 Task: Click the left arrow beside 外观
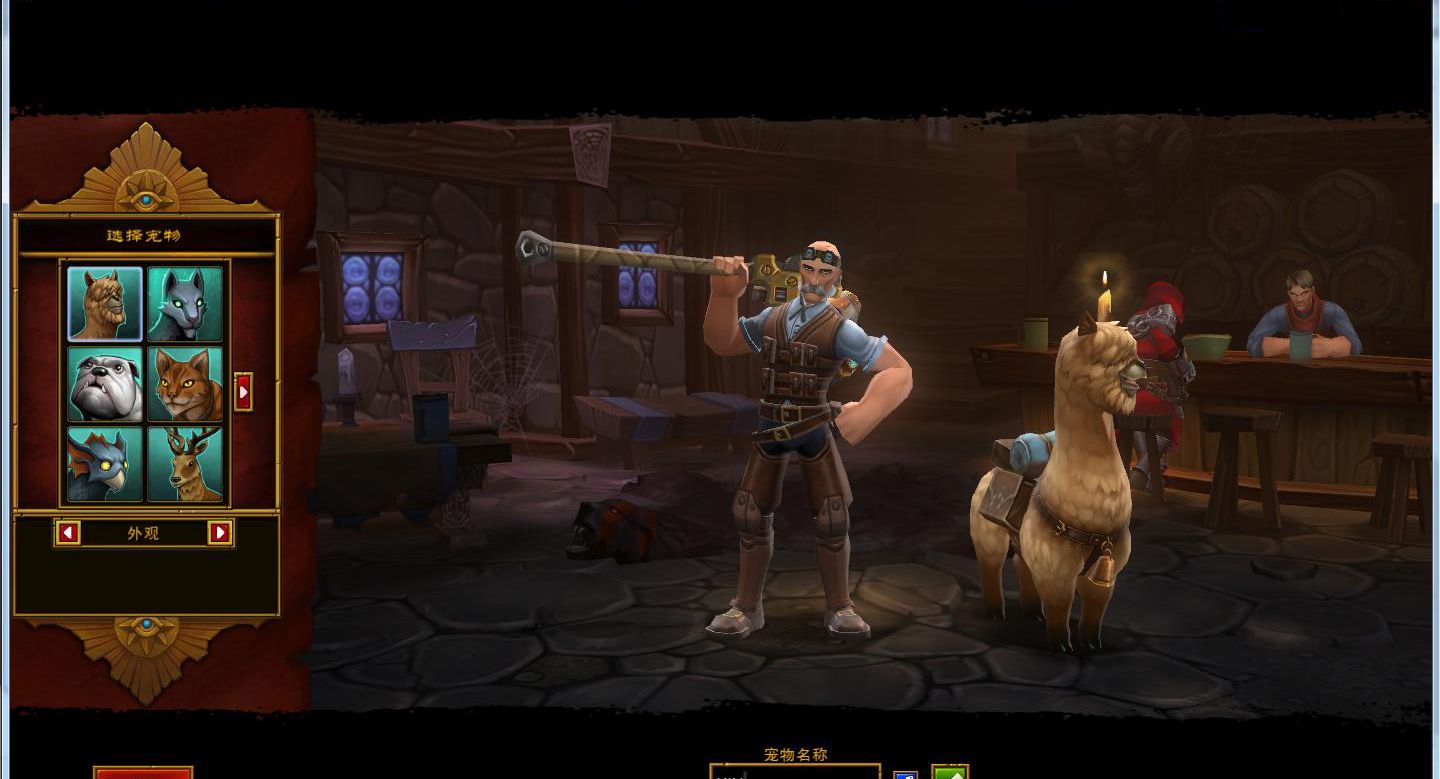click(x=68, y=533)
